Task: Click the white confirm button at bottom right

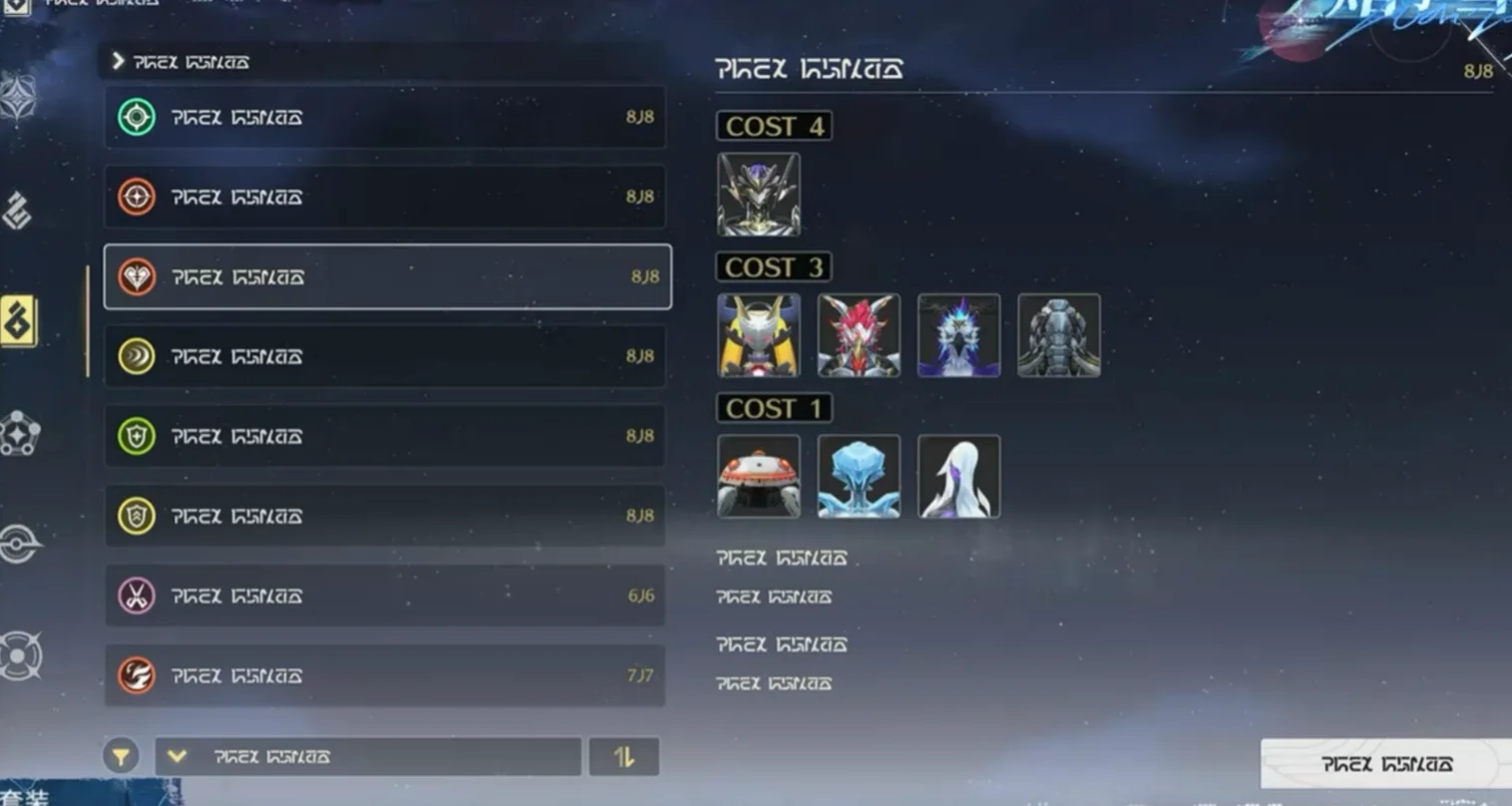Action: click(1384, 764)
